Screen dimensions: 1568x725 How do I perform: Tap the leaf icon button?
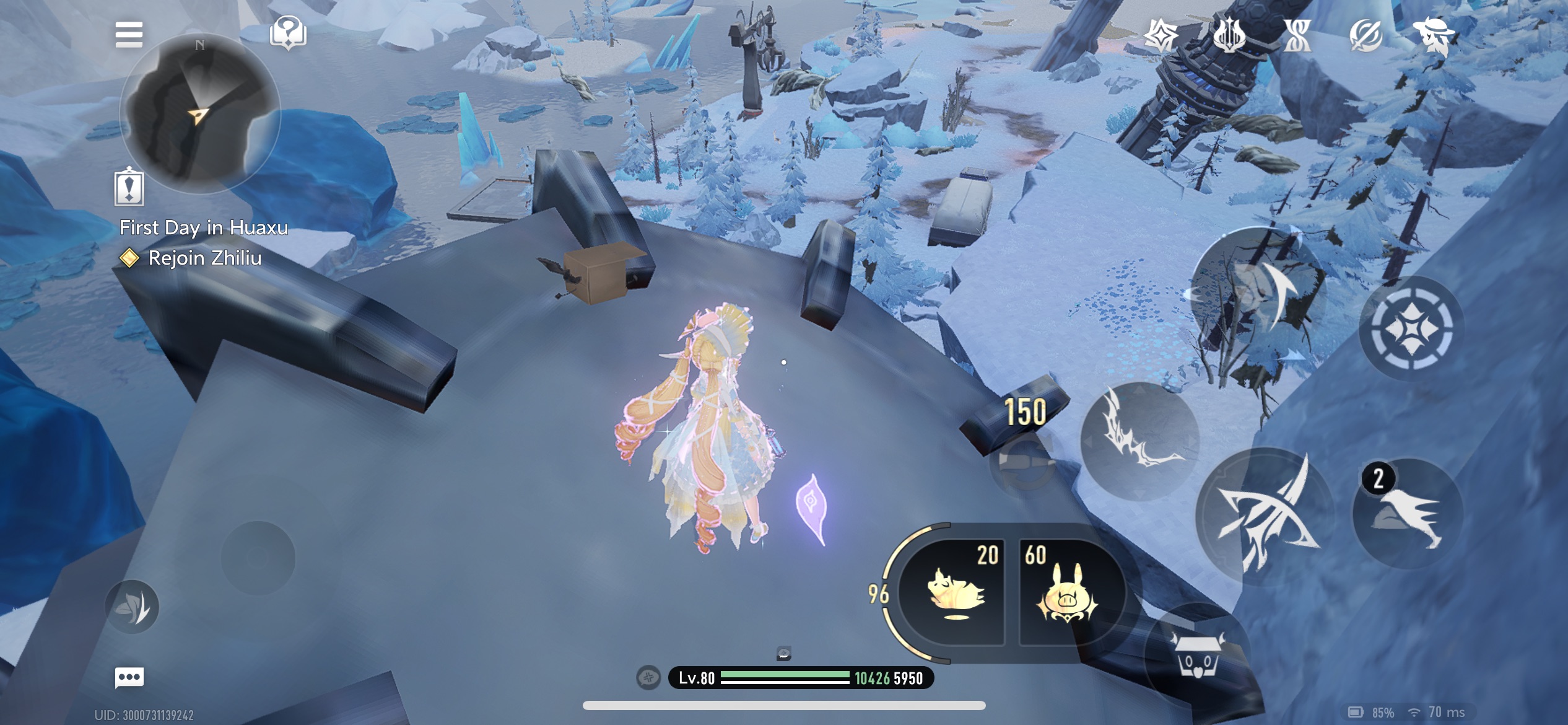(x=132, y=607)
